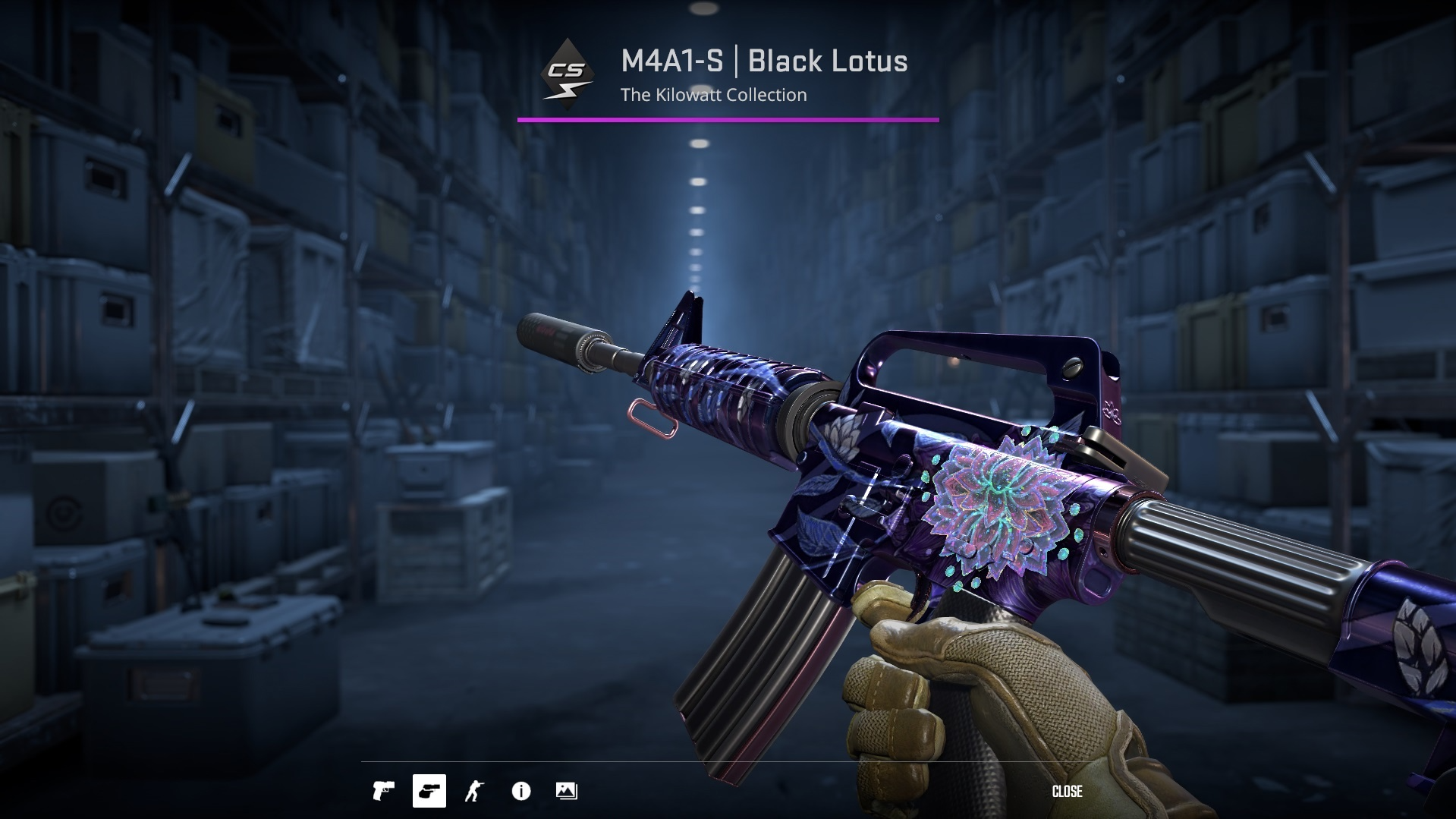Click the M4A1-S Black Lotus title text
This screenshot has width=1456, height=819.
tap(763, 62)
